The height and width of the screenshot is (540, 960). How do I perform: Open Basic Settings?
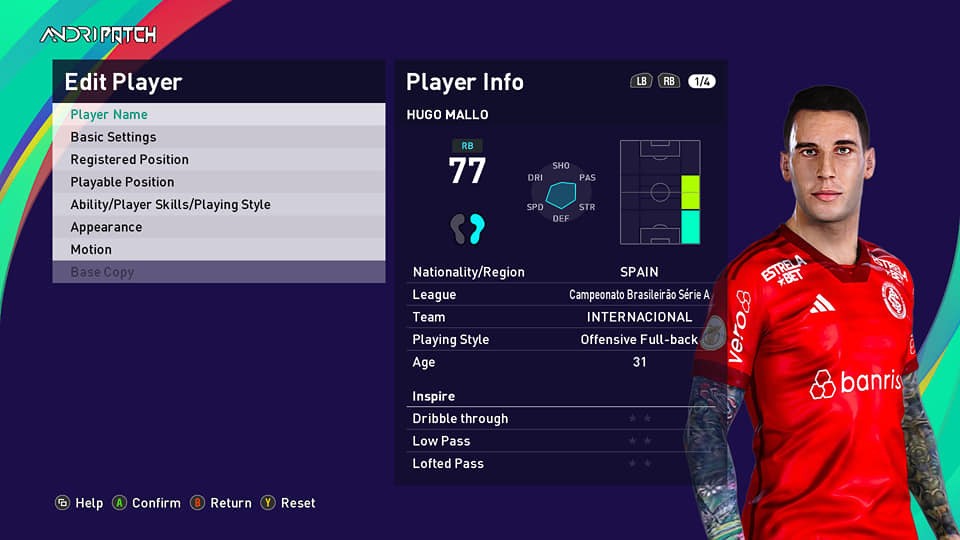pos(218,137)
